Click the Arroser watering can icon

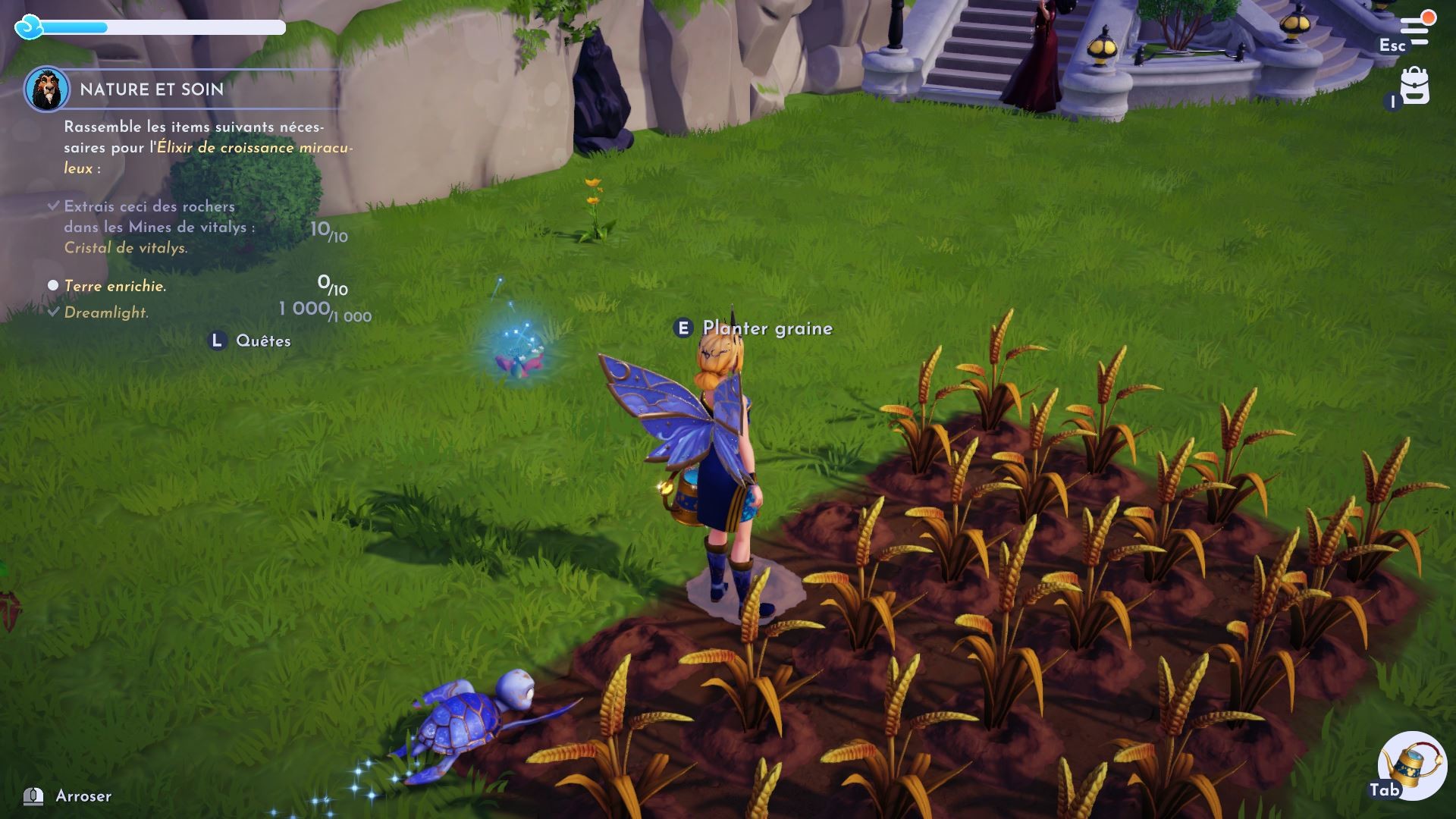pos(32,796)
